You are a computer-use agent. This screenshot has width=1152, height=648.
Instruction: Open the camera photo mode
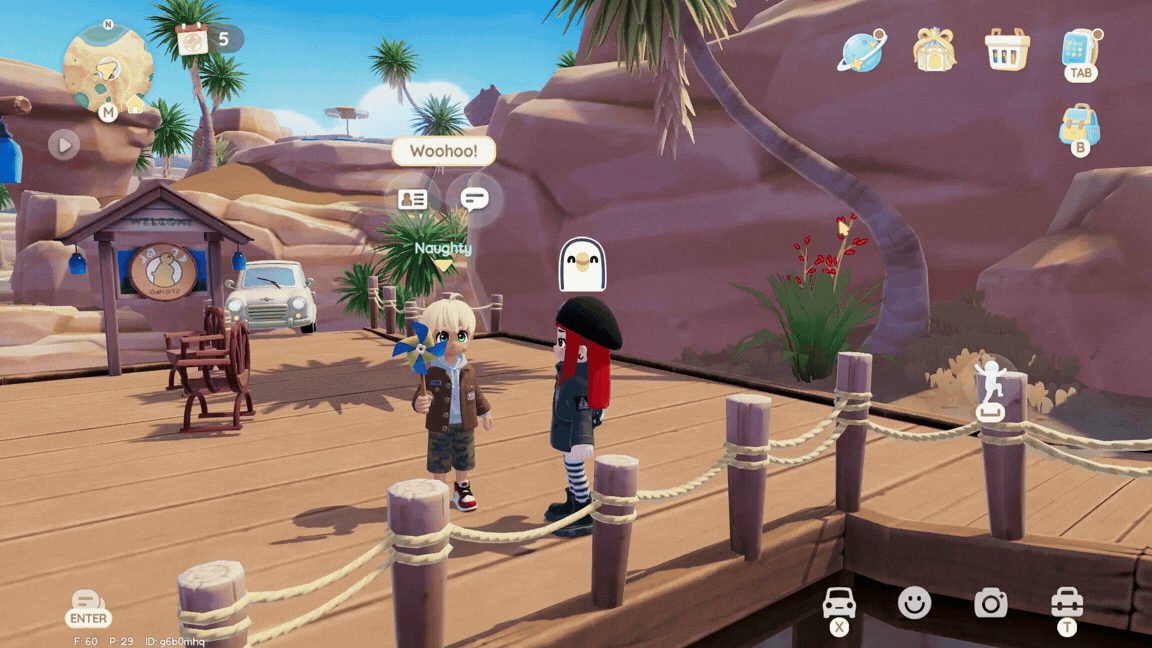[990, 602]
